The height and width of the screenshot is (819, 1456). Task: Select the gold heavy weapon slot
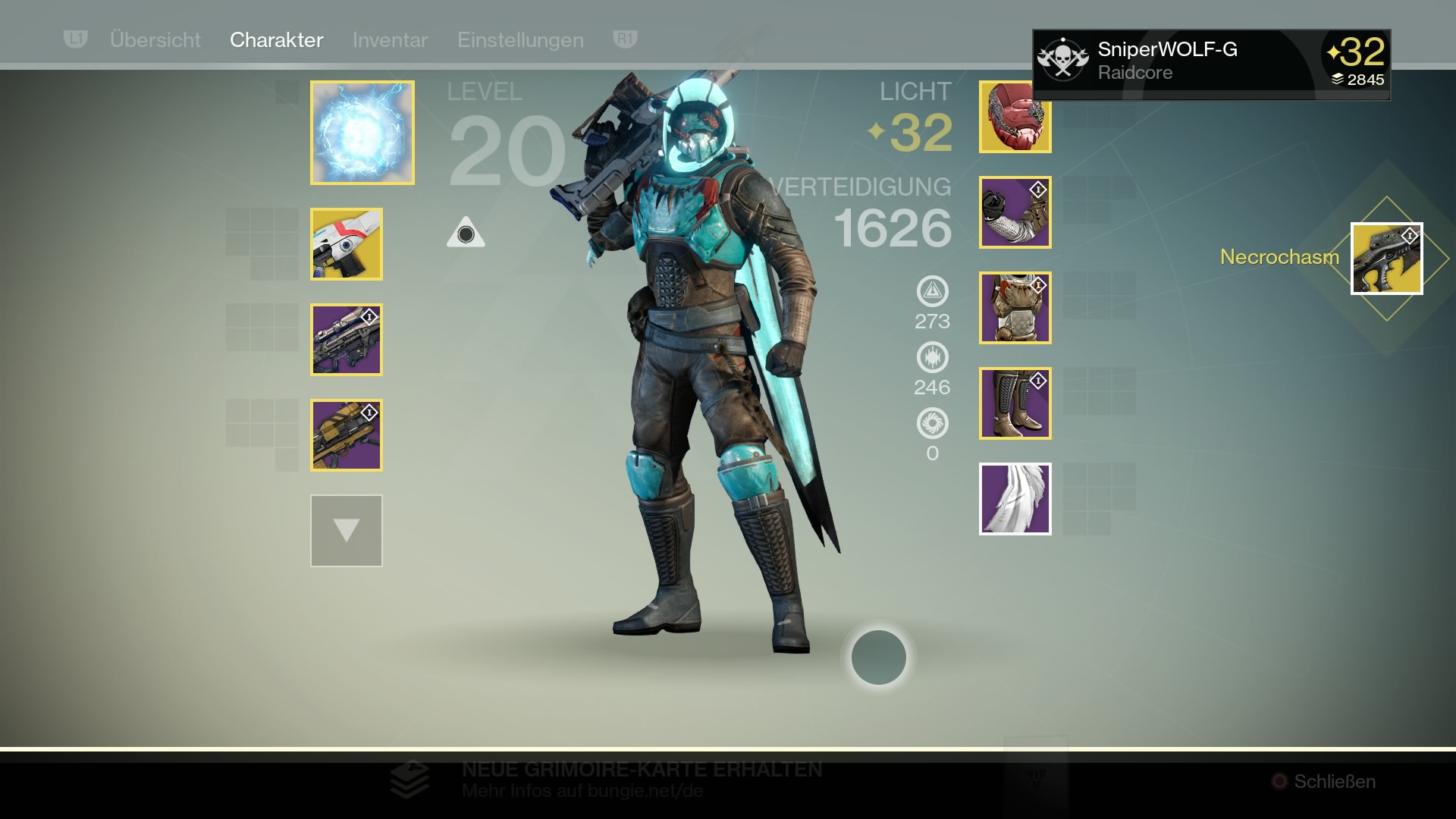[x=347, y=435]
